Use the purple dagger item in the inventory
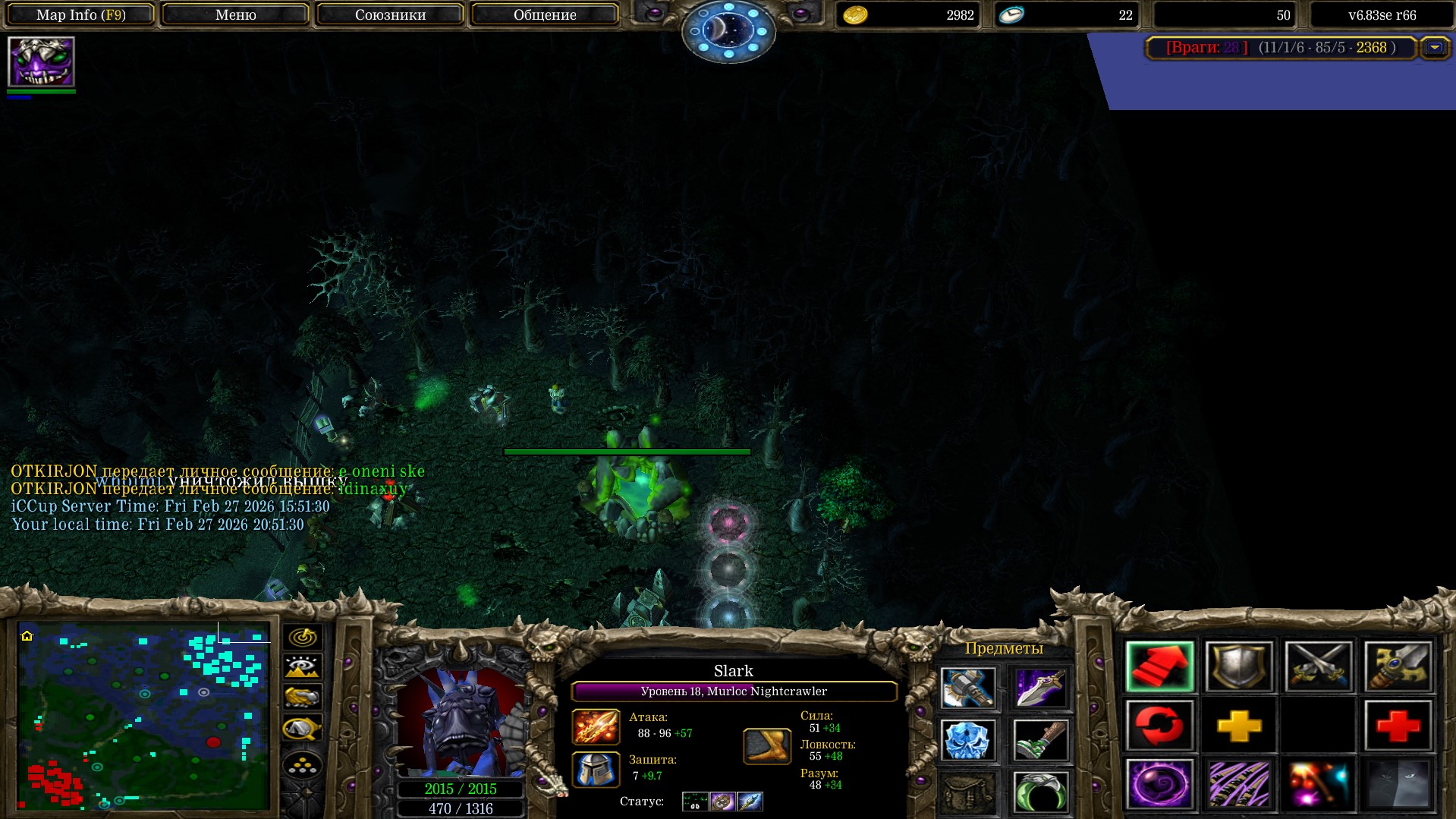 (1040, 688)
